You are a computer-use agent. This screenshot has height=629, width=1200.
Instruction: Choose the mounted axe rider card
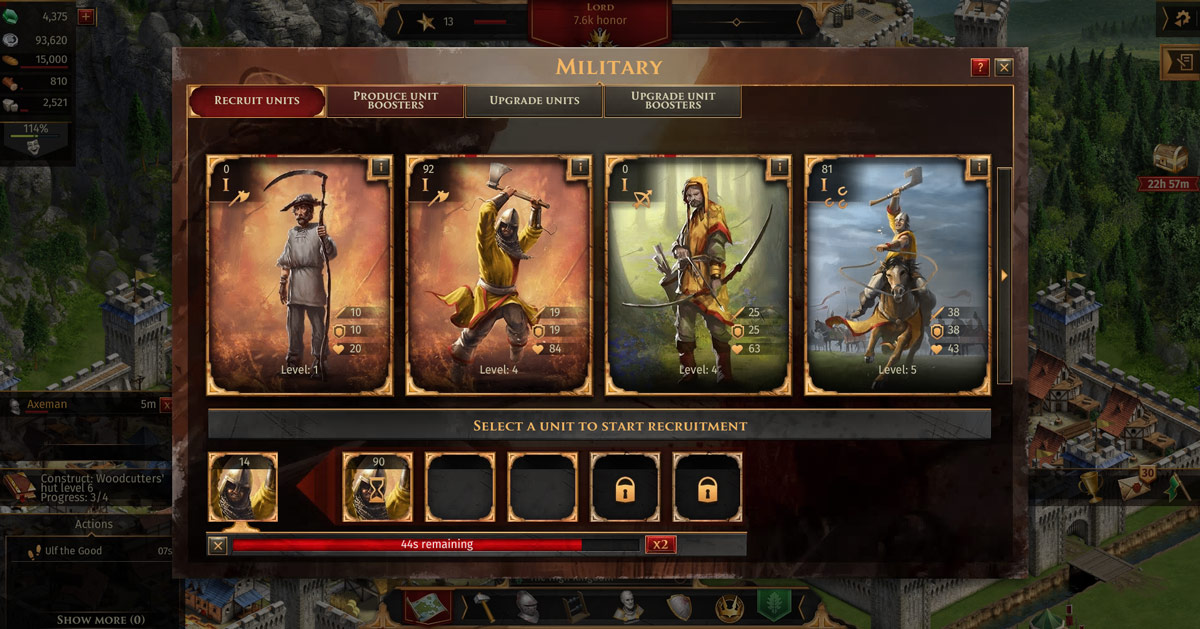click(897, 274)
